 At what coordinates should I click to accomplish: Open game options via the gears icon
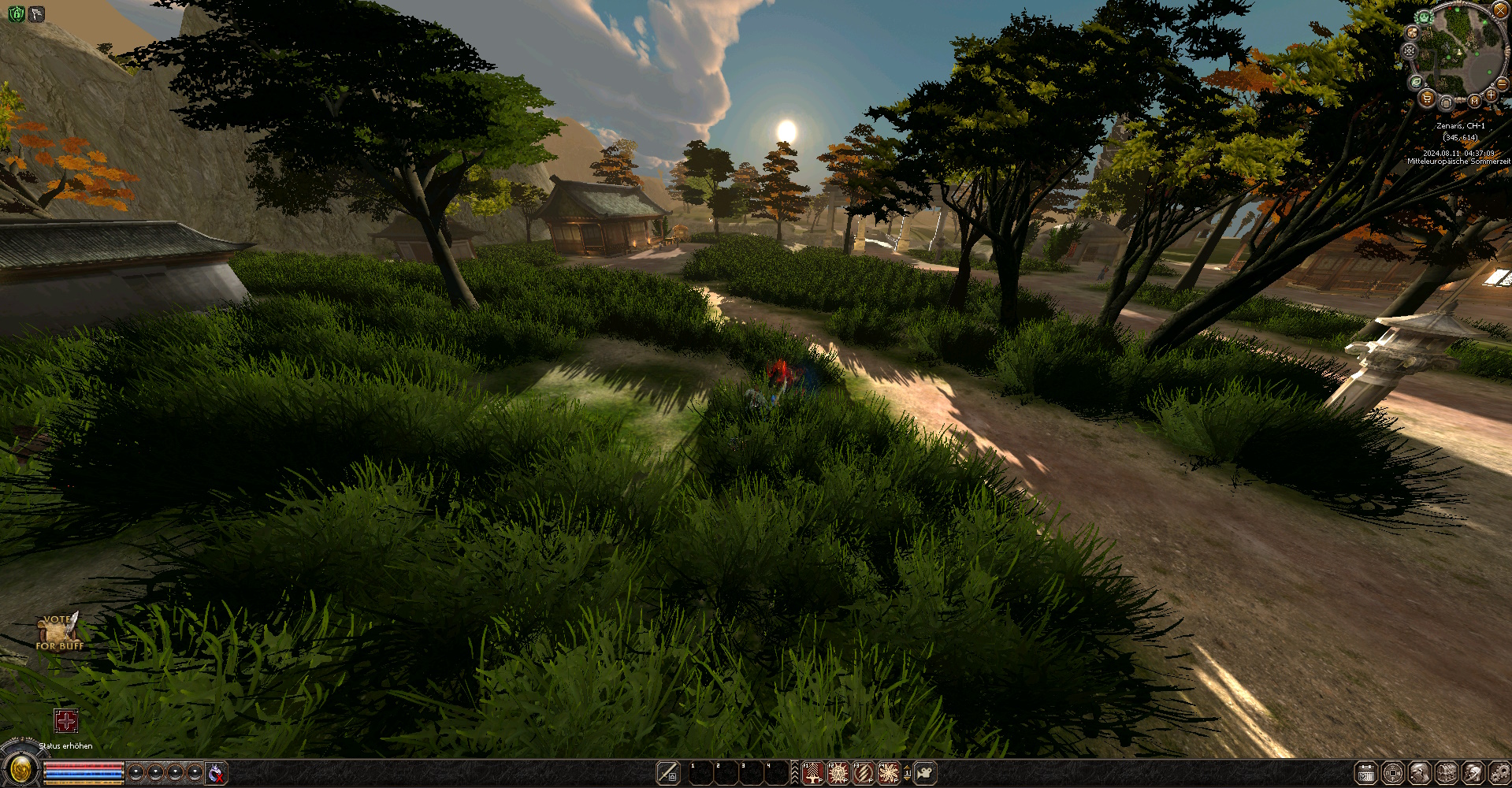[x=1499, y=772]
